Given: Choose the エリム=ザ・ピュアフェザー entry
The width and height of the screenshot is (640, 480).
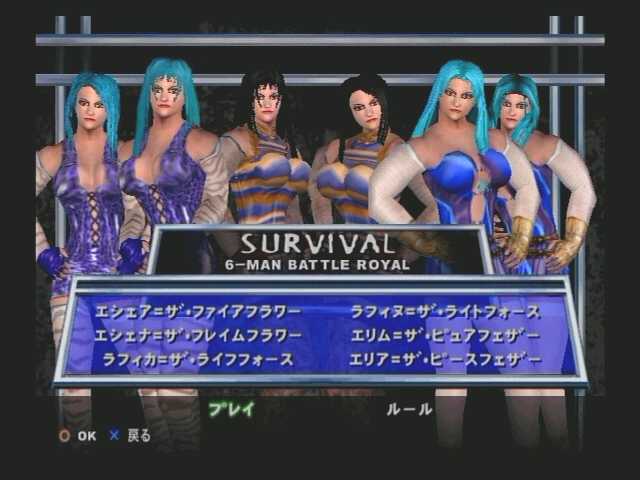Looking at the screenshot, I should click(x=445, y=335).
